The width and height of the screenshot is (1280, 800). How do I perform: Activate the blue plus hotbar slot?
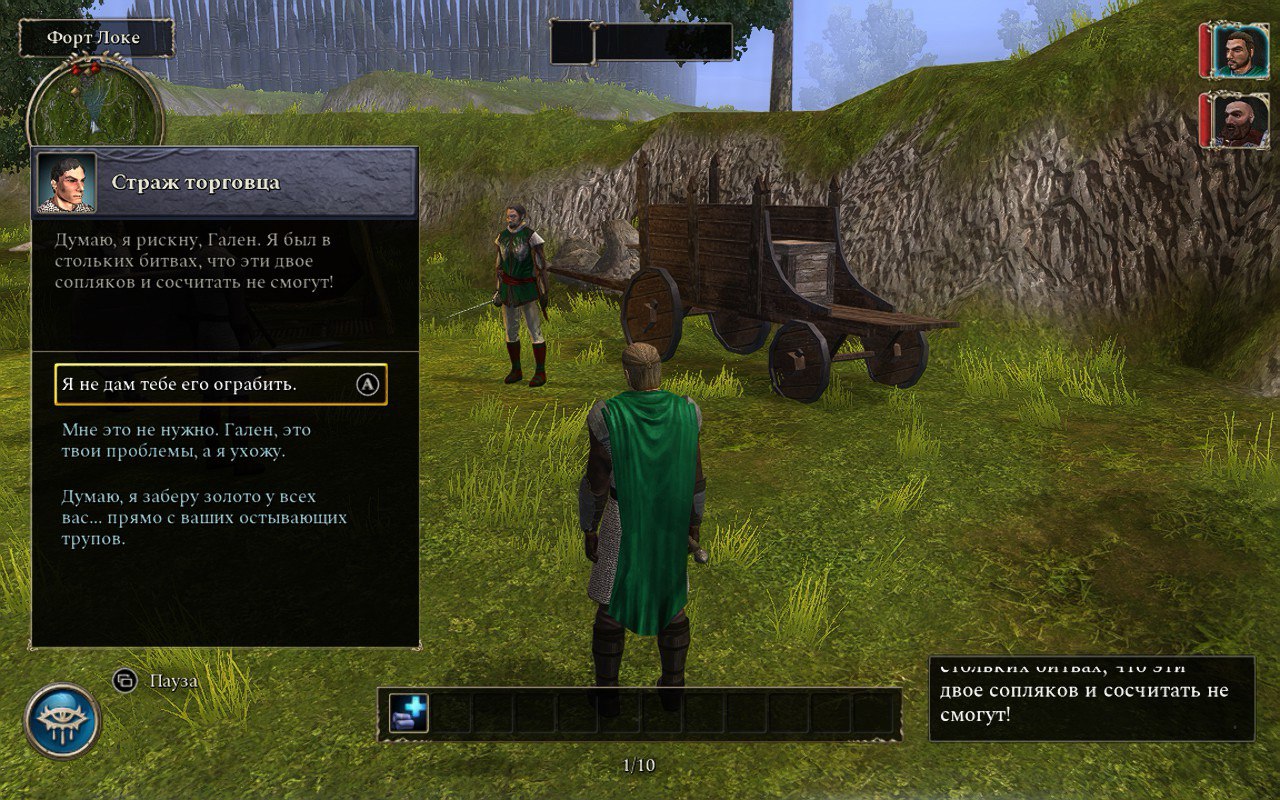409,713
